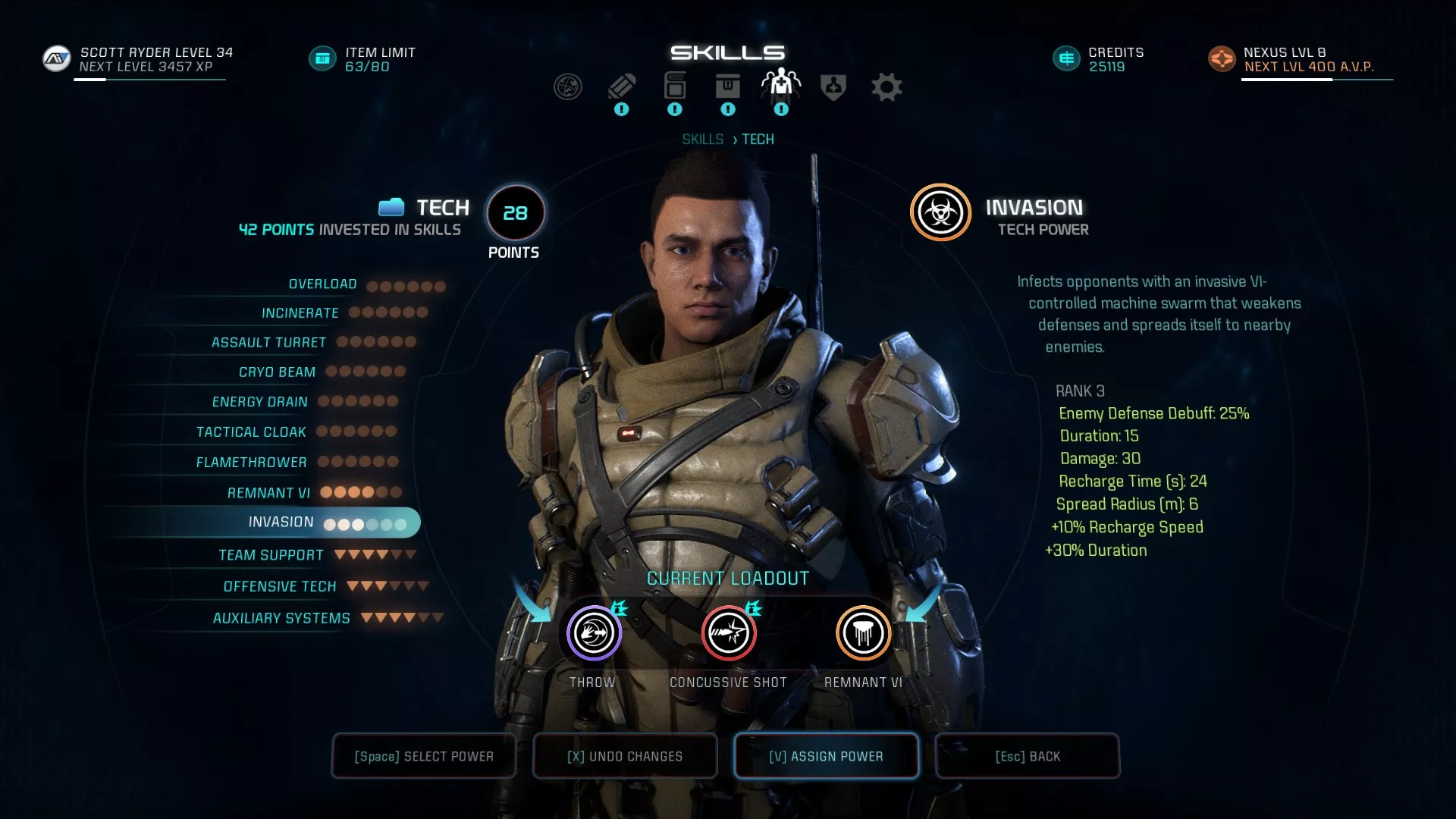Select the Remnant VI loadout slot
The width and height of the screenshot is (1456, 819).
click(x=863, y=632)
